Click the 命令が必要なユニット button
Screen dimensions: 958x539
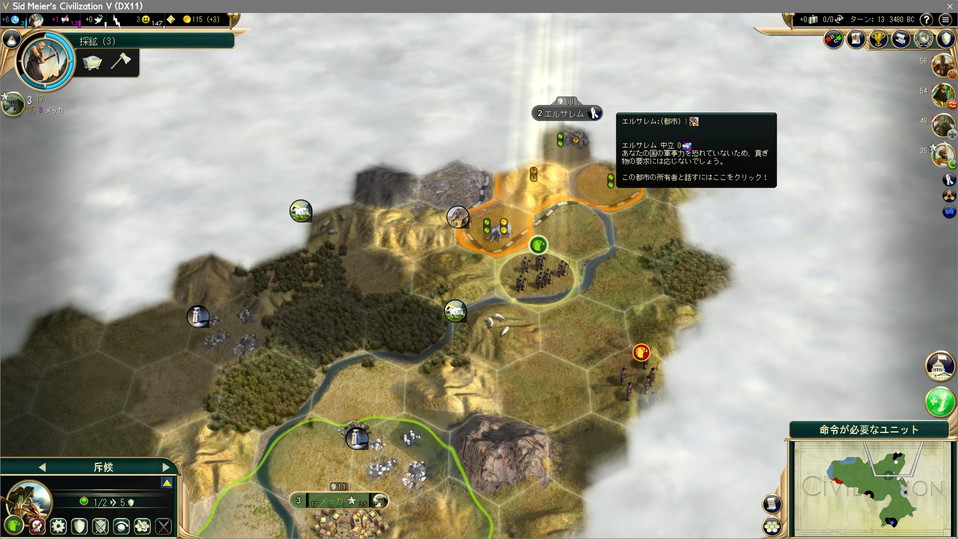pyautogui.click(x=869, y=430)
